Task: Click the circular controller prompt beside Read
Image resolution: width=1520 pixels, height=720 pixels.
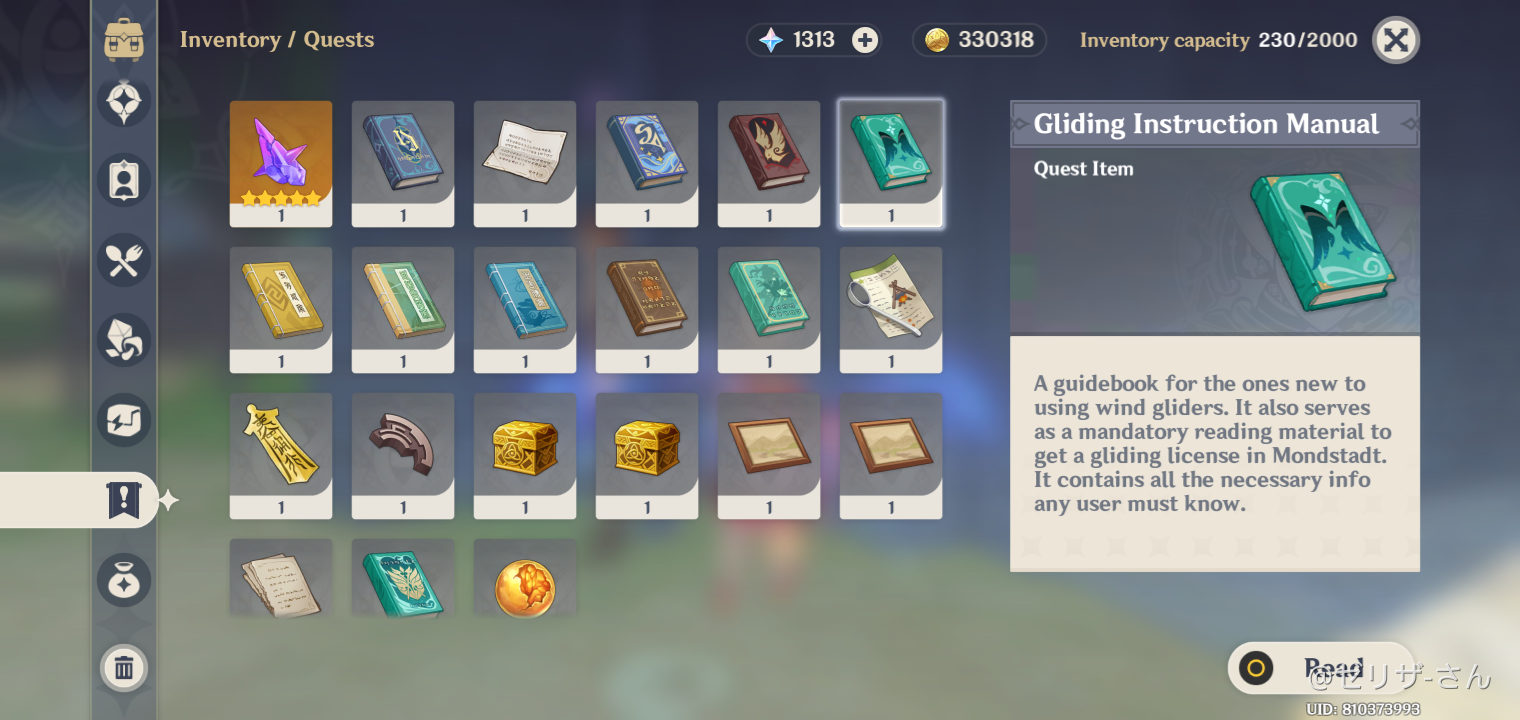Action: coord(1257,667)
